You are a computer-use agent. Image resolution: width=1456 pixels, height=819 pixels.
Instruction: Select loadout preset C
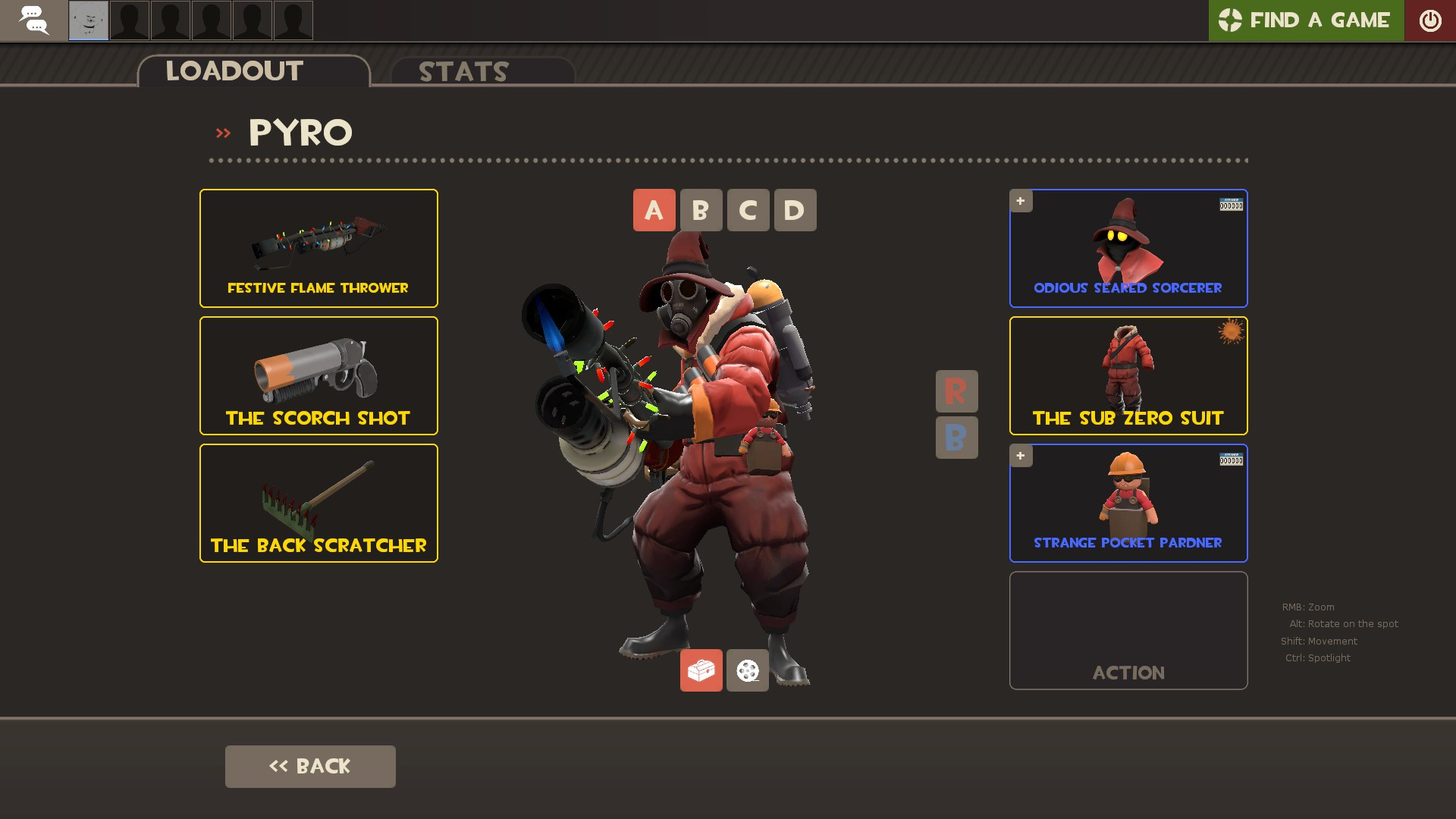point(748,210)
